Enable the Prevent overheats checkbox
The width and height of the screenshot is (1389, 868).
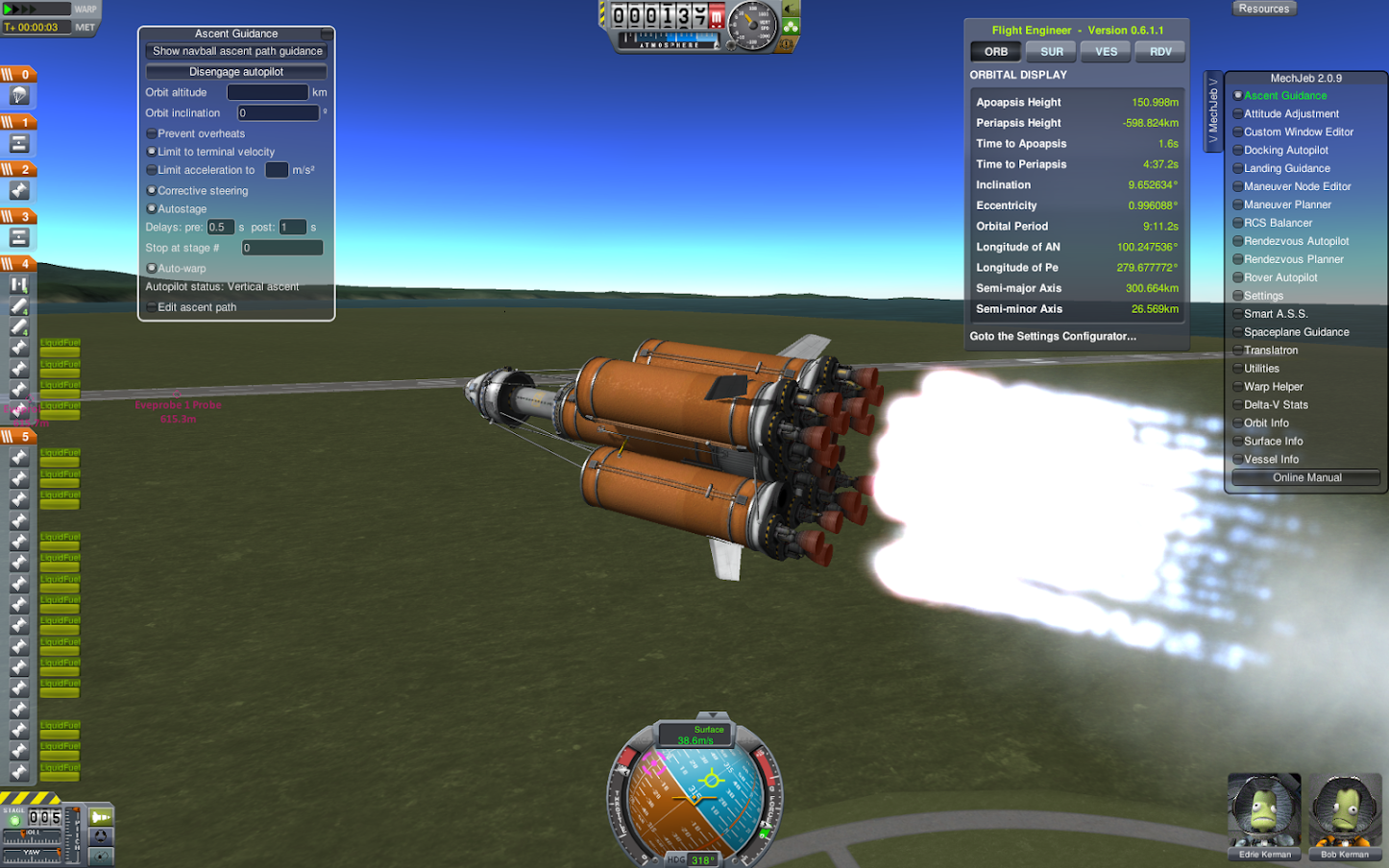(151, 133)
